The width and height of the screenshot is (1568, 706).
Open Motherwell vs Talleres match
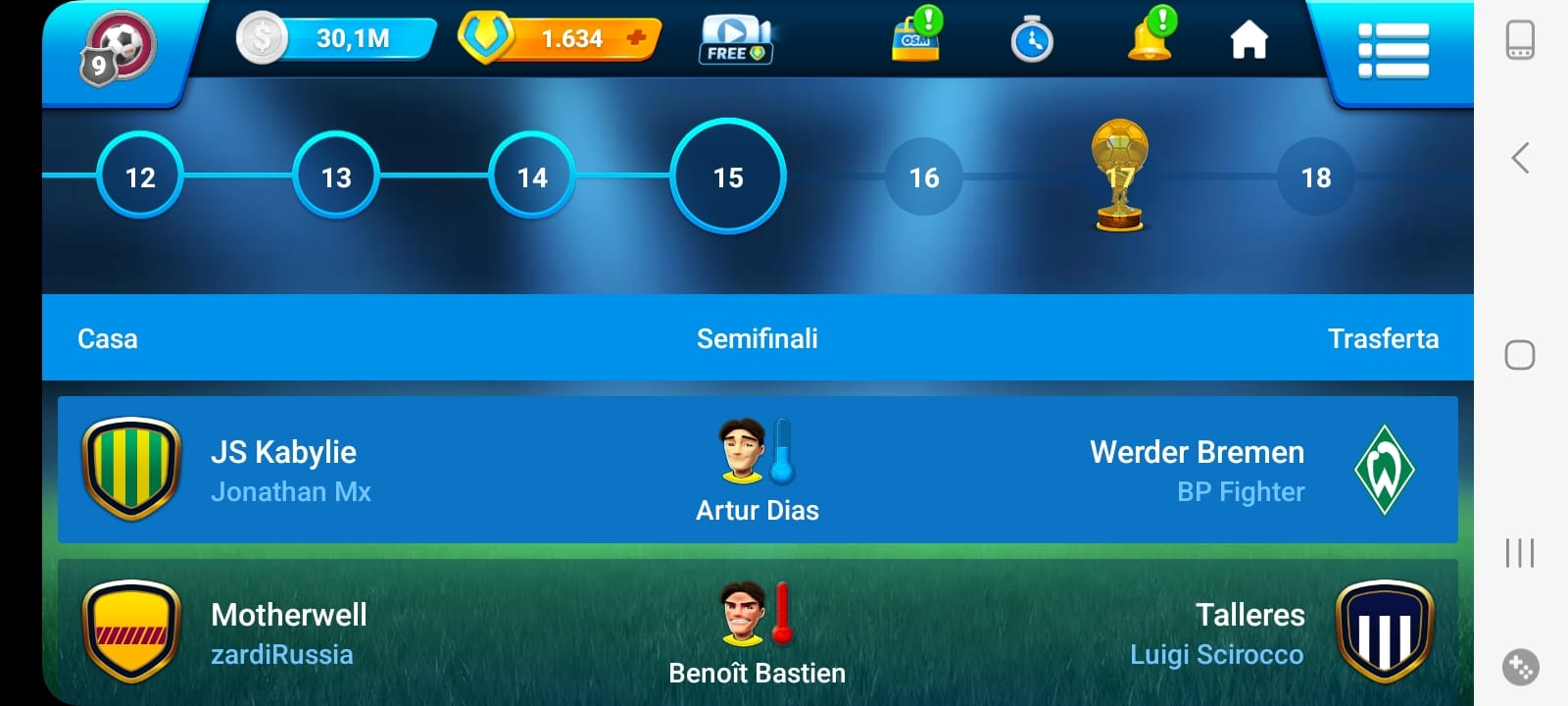(x=758, y=632)
